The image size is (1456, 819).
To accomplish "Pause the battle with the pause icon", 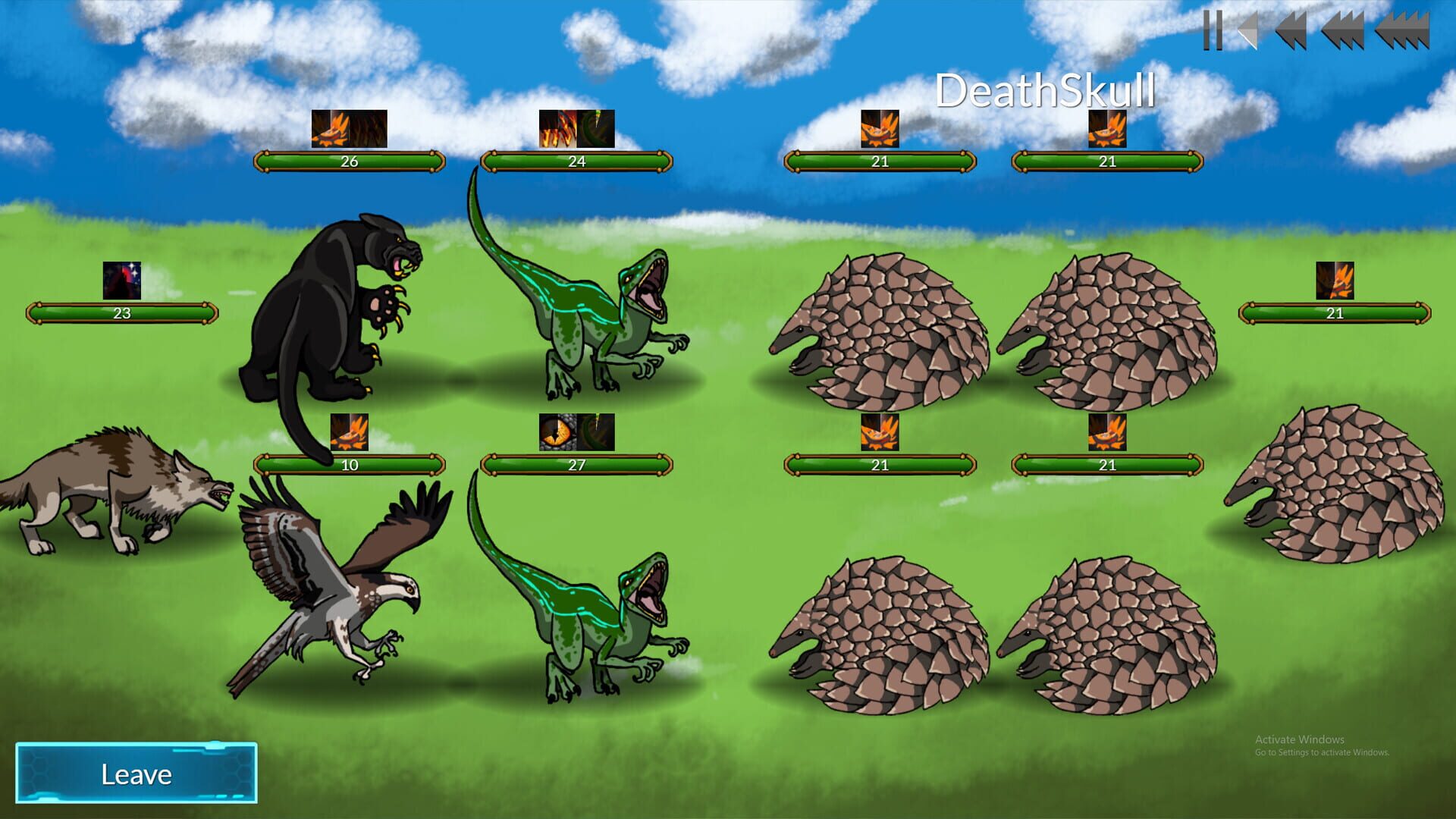I will pos(1212,30).
